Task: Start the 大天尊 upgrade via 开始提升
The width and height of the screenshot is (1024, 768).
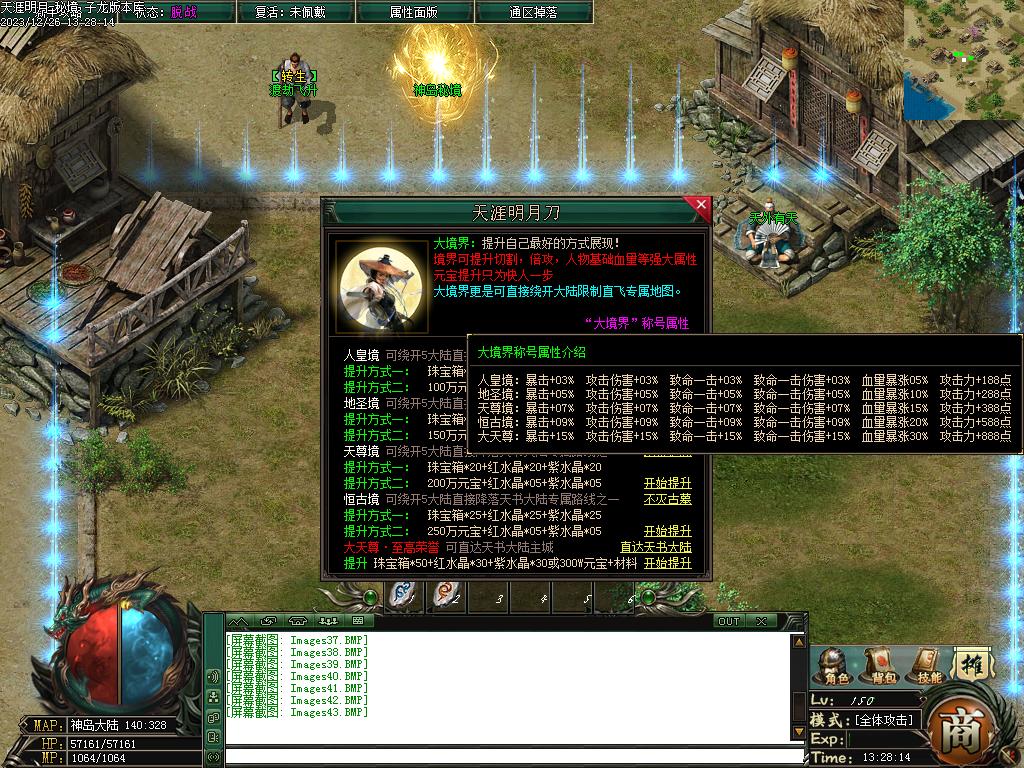Action: (667, 563)
